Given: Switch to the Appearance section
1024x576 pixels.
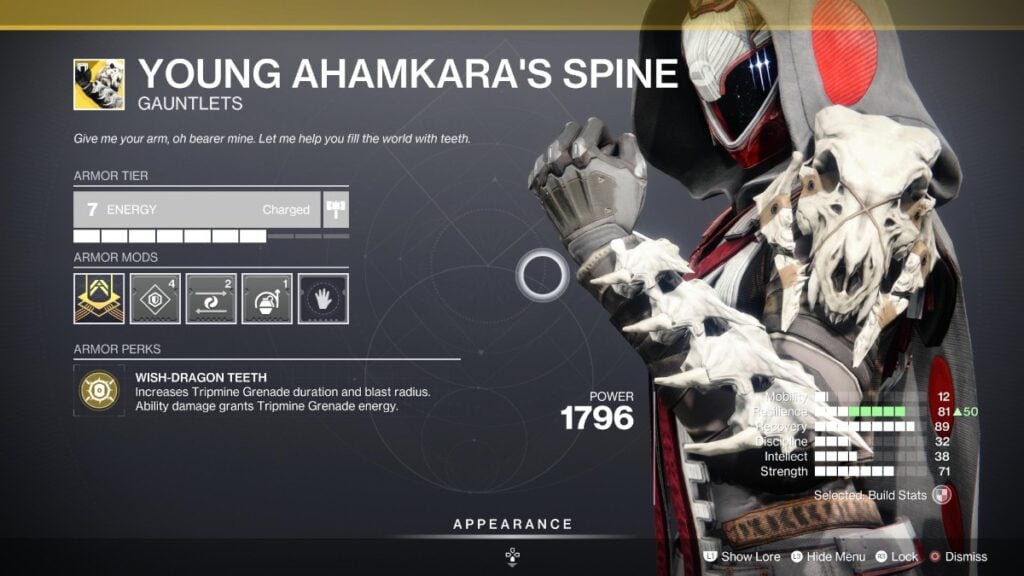Looking at the screenshot, I should 512,524.
